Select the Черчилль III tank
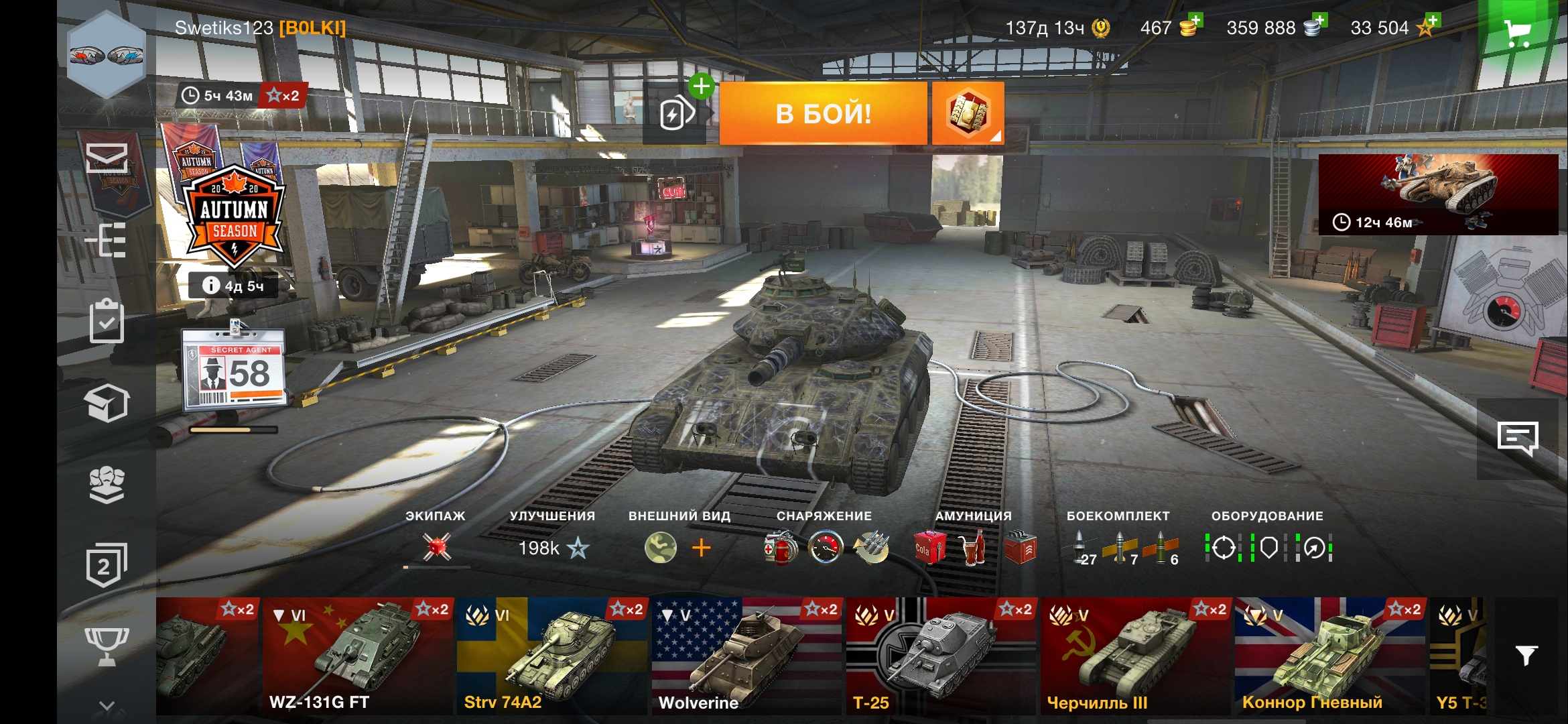The width and height of the screenshot is (1568, 724). coord(1136,656)
